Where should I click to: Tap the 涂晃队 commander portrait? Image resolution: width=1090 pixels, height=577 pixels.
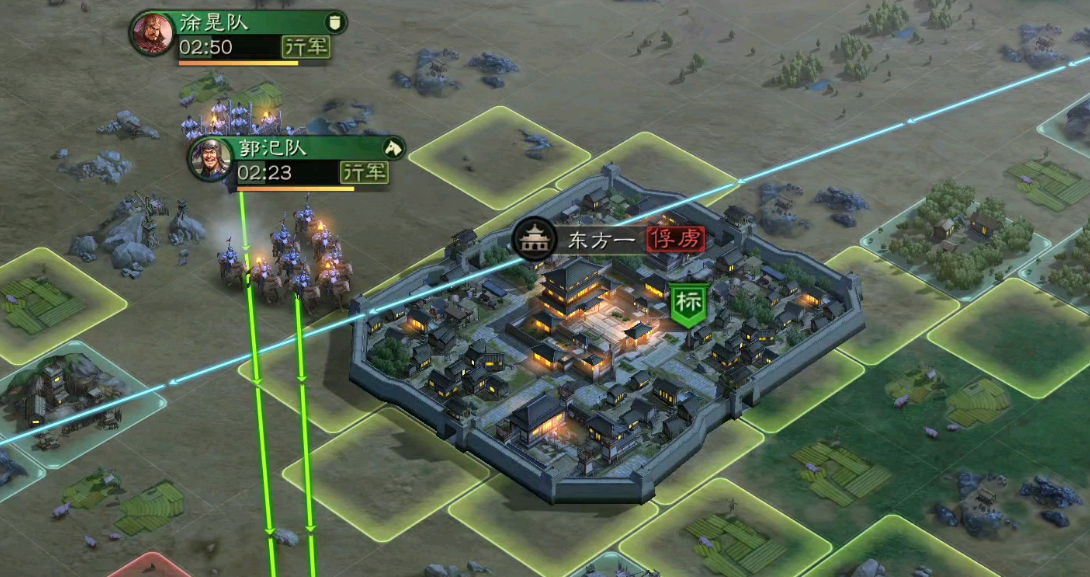pos(152,34)
